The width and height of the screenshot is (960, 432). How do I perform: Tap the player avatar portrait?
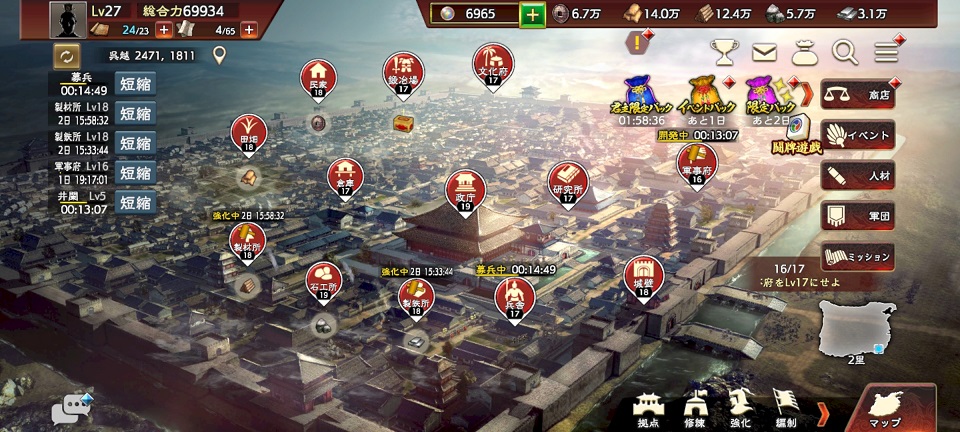[67, 20]
